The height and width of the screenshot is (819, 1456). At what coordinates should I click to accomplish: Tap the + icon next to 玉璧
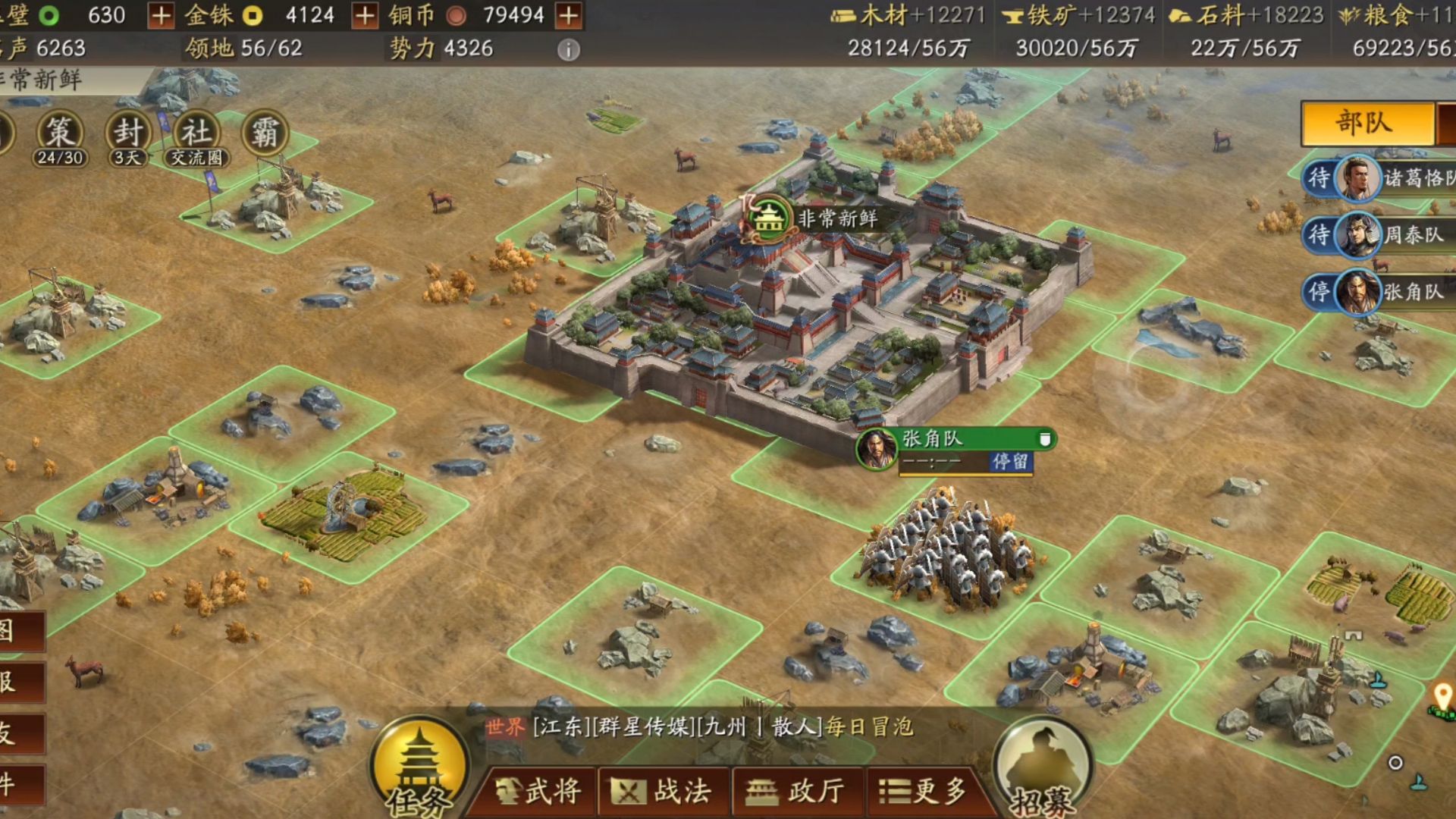pyautogui.click(x=161, y=14)
